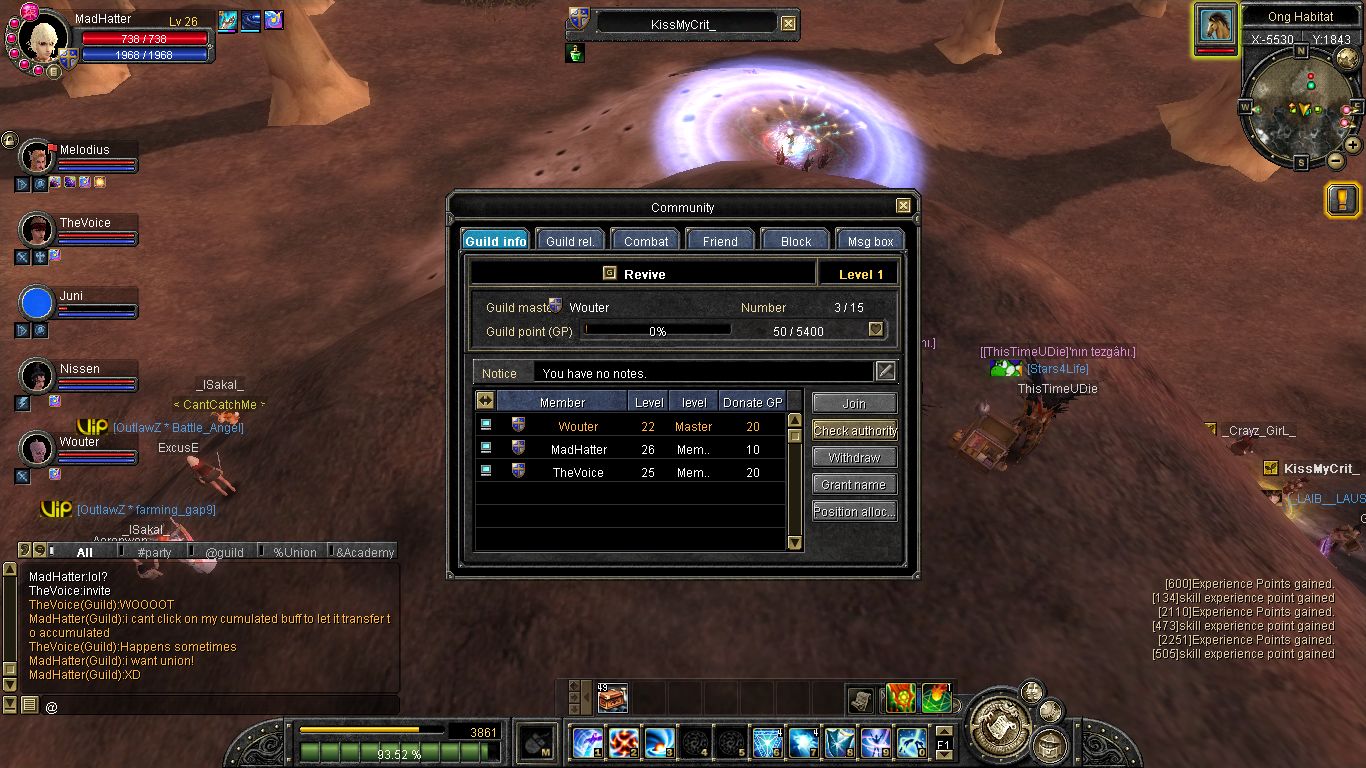
Task: Open Check authority
Action: [x=854, y=430]
